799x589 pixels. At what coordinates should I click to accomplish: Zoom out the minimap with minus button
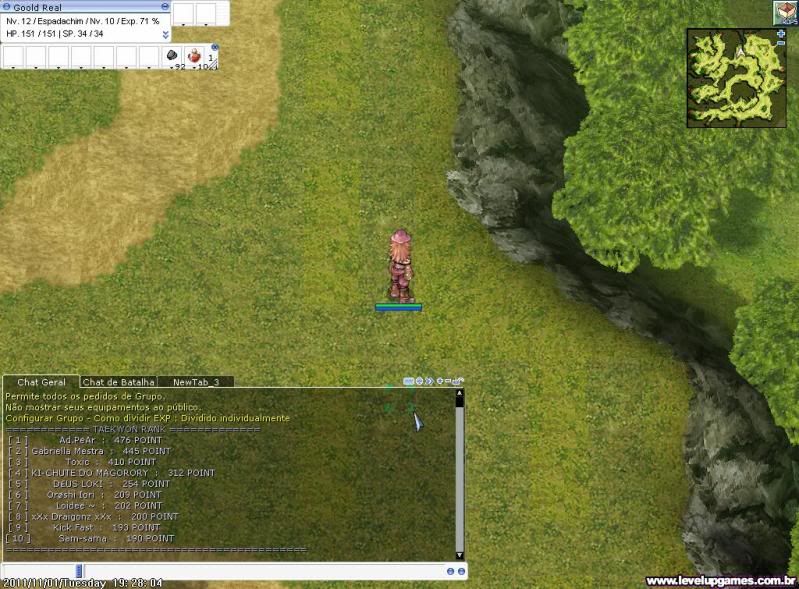click(x=780, y=44)
